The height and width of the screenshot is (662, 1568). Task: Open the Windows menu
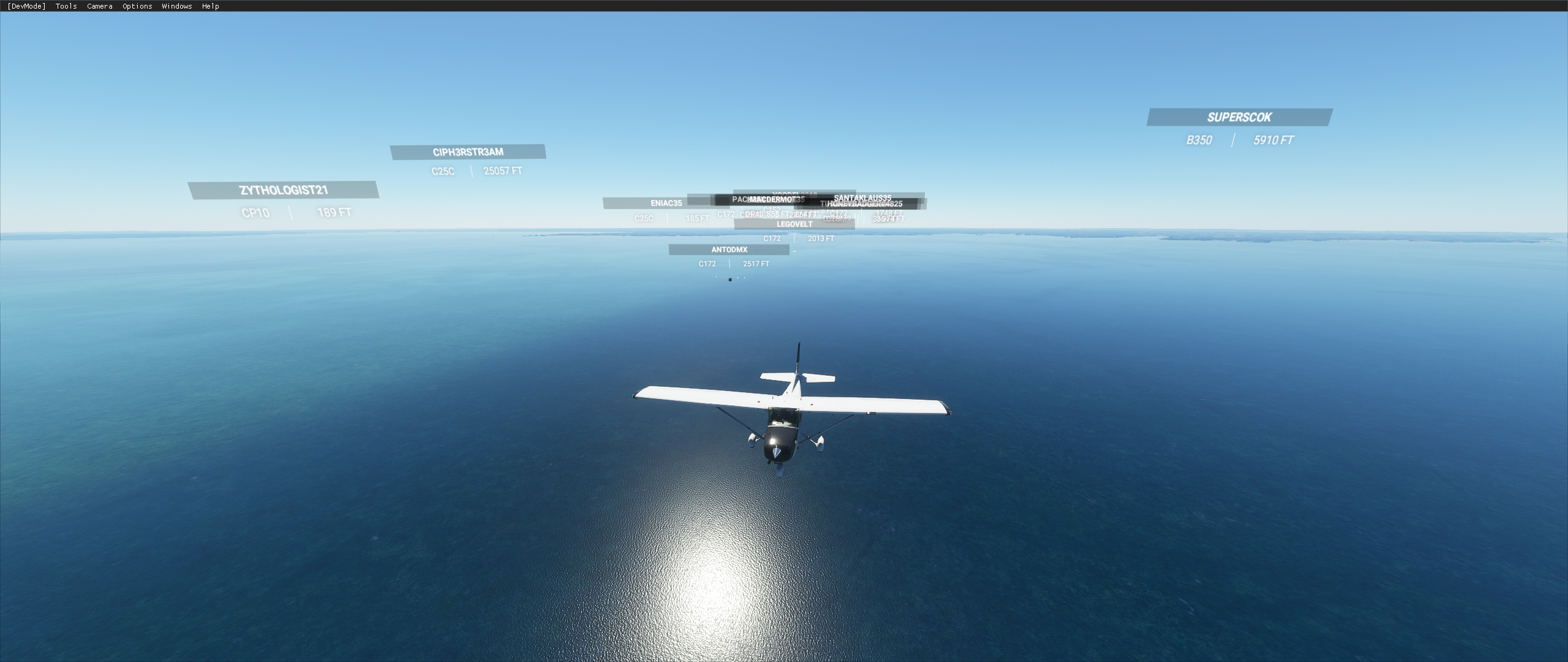click(176, 6)
